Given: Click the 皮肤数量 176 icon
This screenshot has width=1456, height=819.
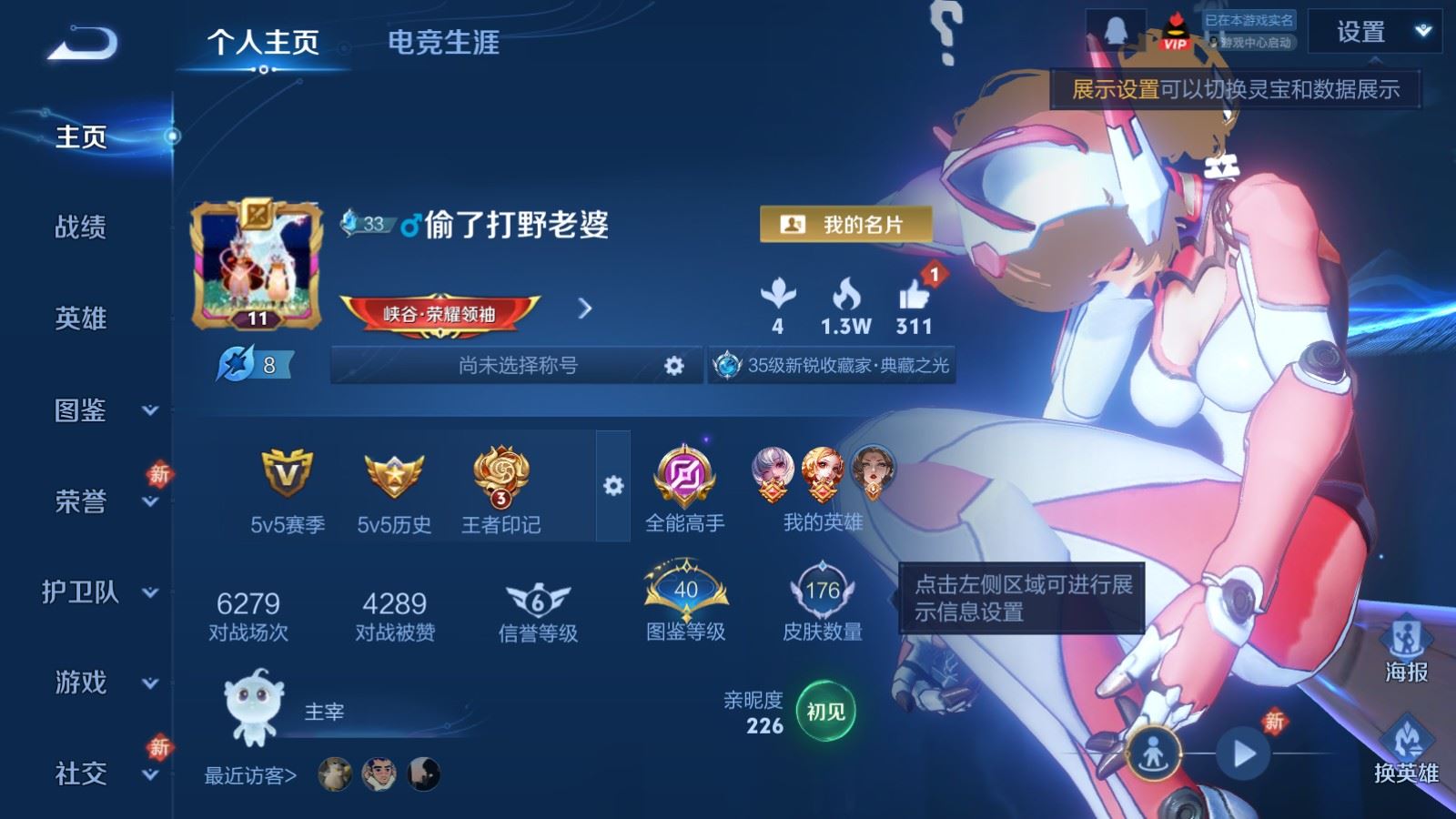Looking at the screenshot, I should point(819,591).
